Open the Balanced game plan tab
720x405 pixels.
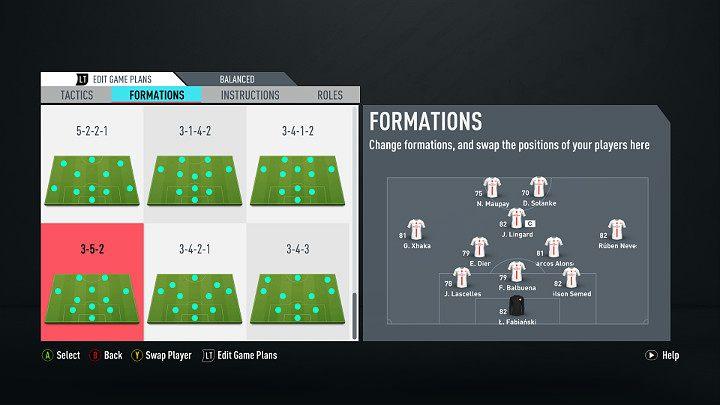[237, 79]
